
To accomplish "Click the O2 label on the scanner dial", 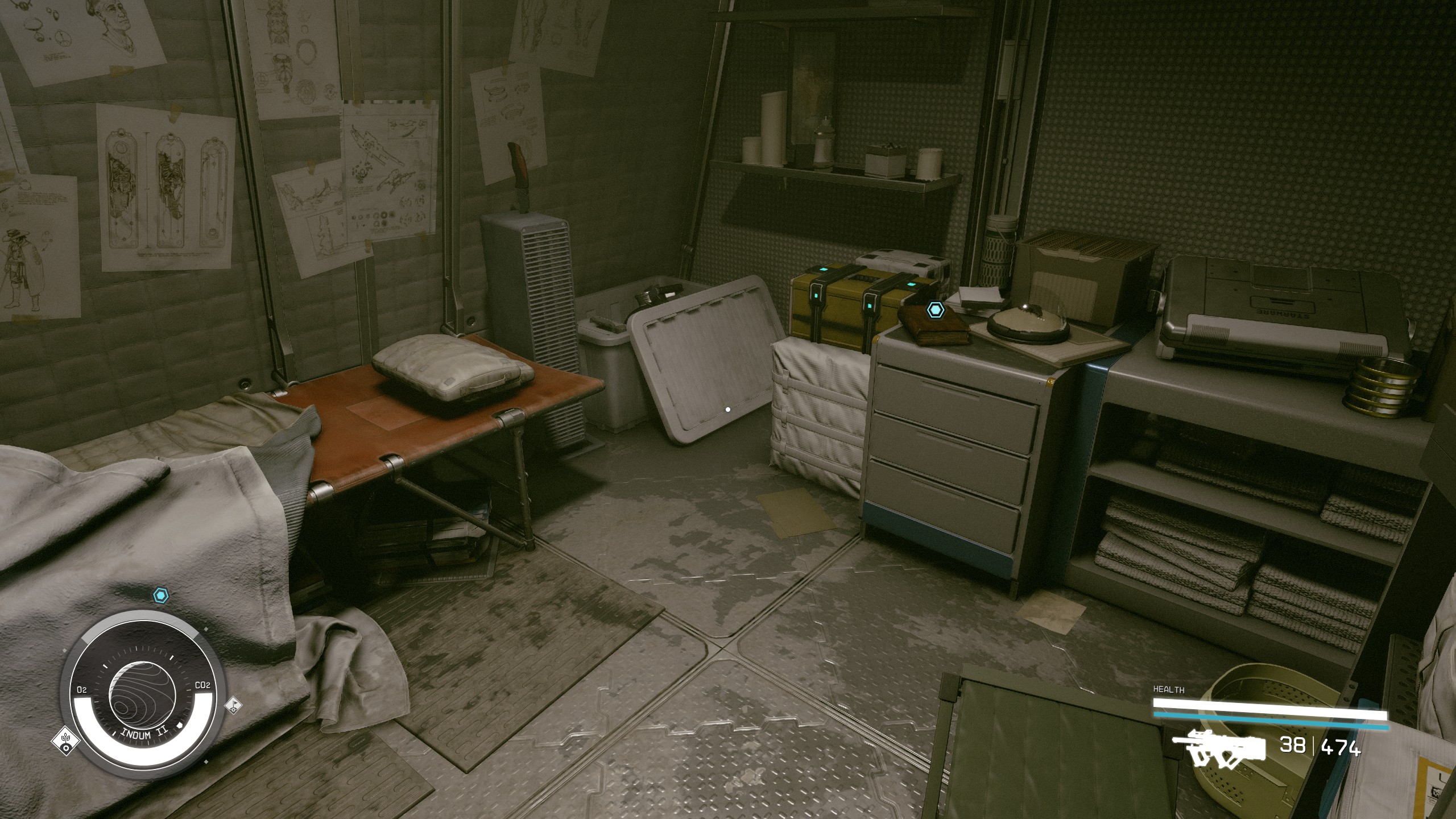I will pos(82,689).
